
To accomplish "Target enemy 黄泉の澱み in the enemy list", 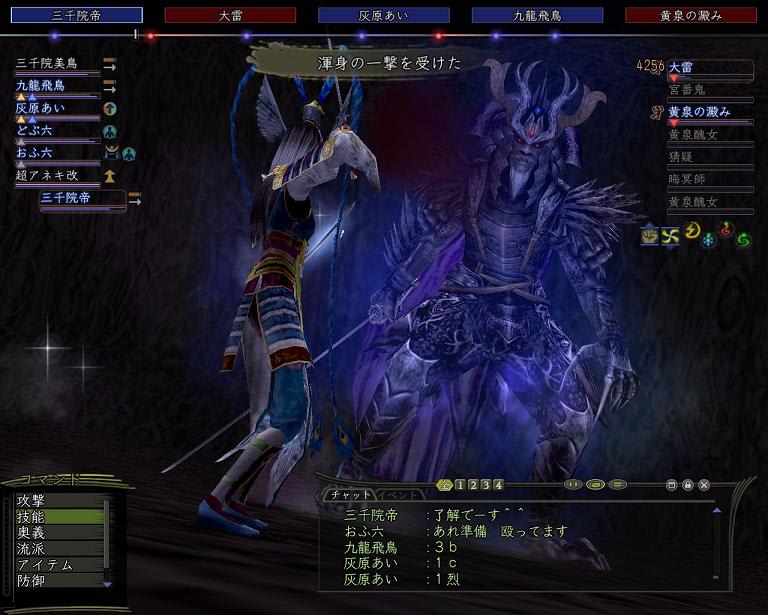I will pos(698,112).
